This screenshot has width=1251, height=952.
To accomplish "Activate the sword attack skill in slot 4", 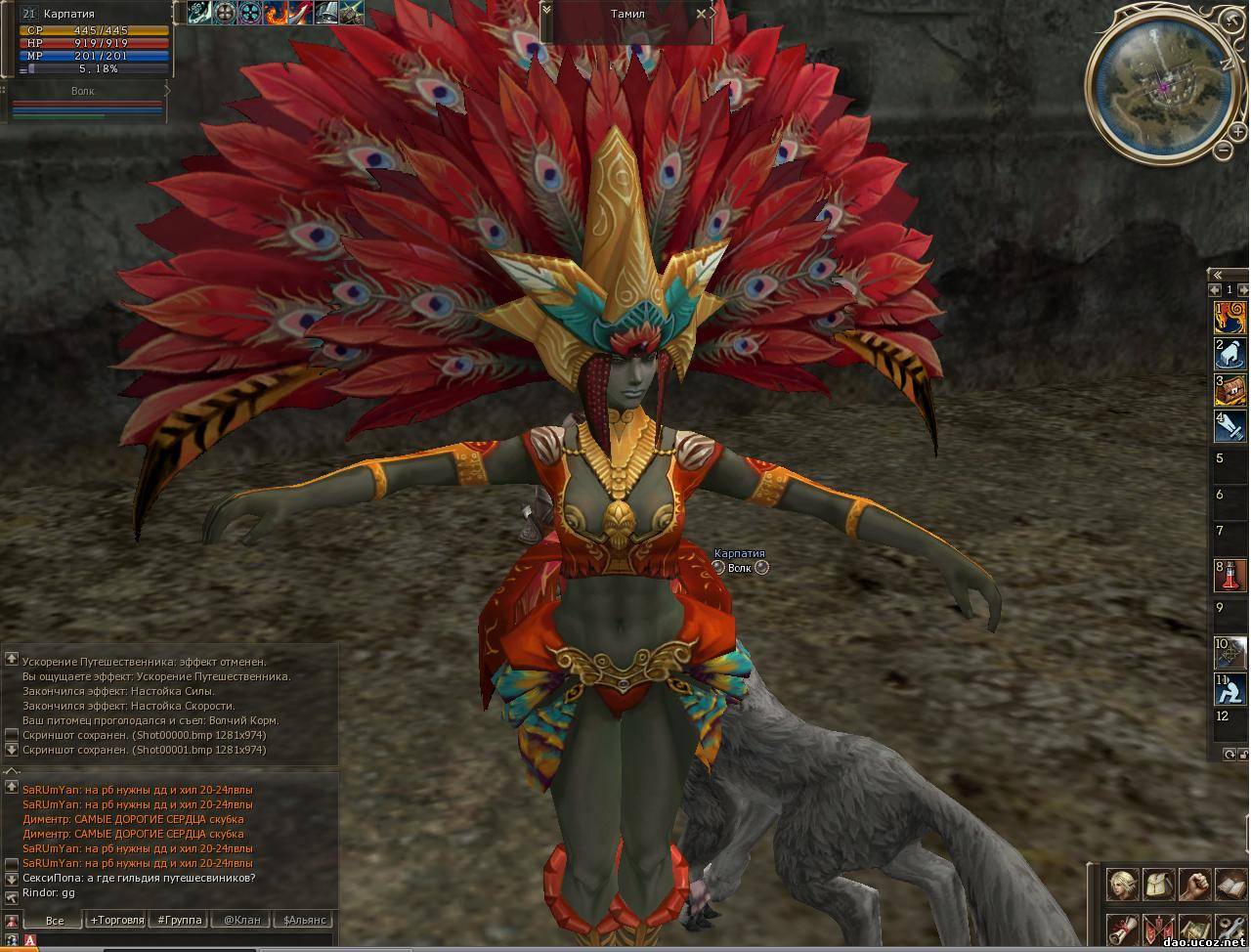I will [x=1230, y=426].
